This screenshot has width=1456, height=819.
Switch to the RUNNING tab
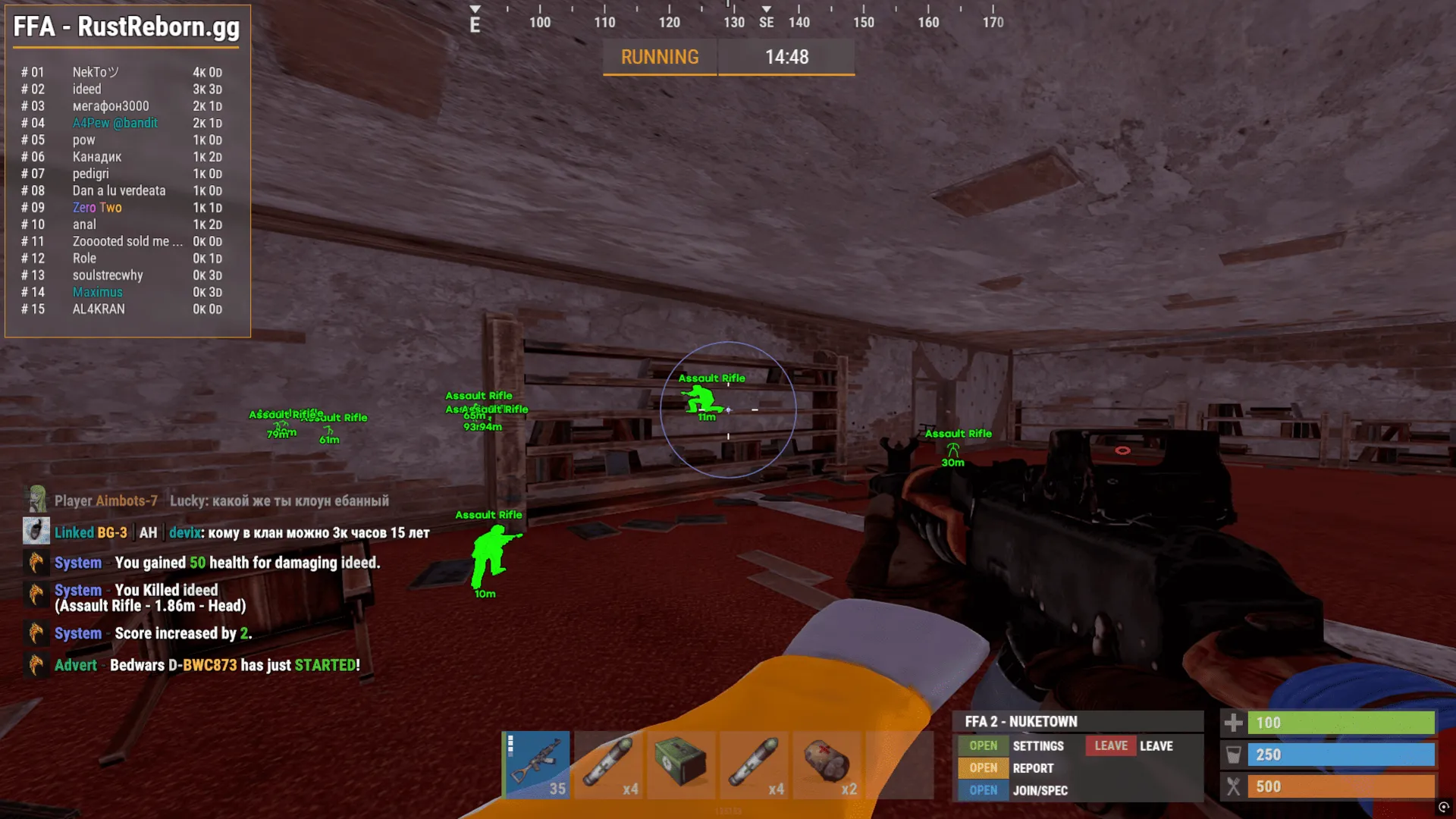tap(659, 57)
